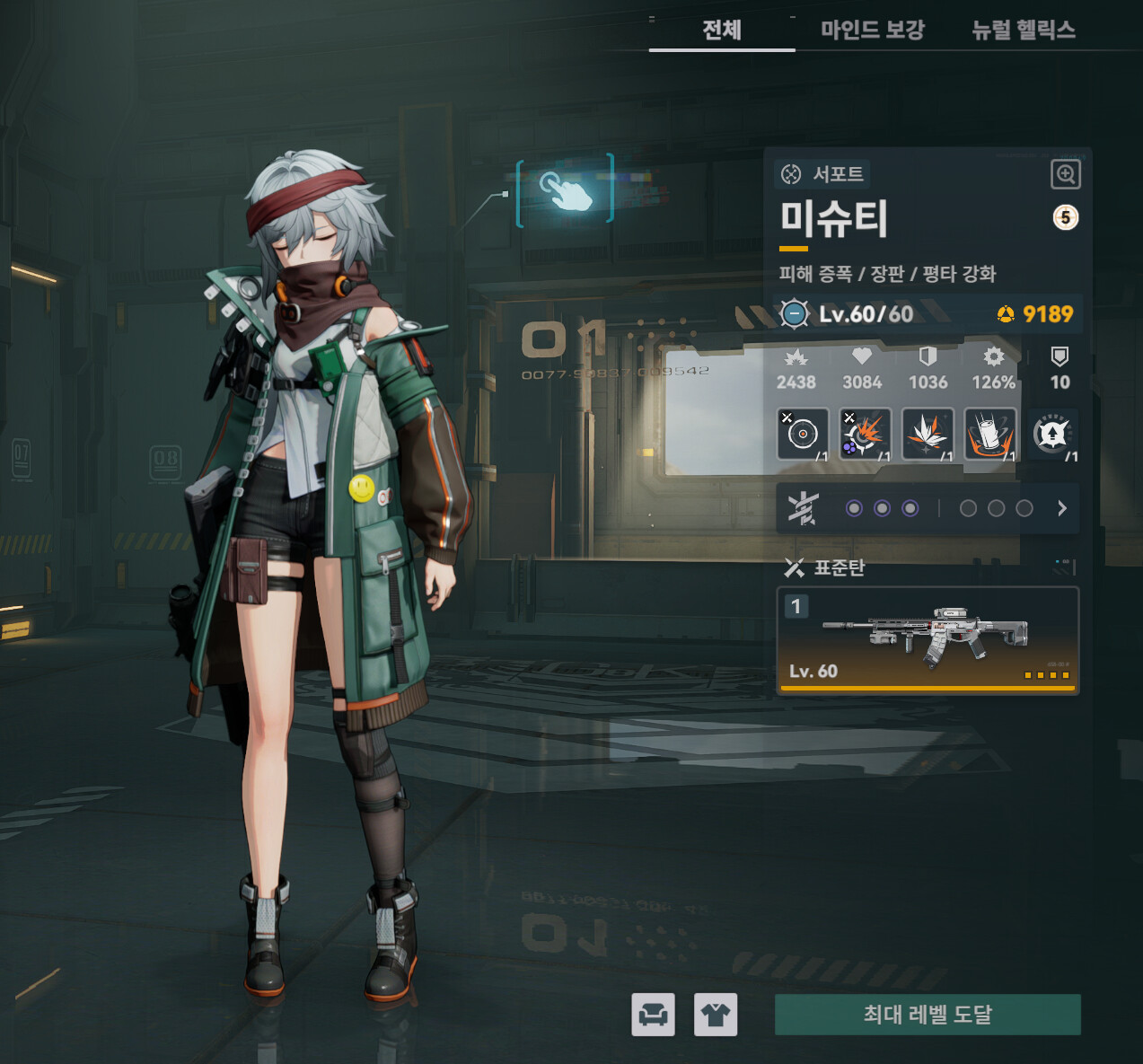The image size is (1143, 1064).
Task: Open the equipped Lv. 60 rifle slot
Action: click(x=927, y=640)
